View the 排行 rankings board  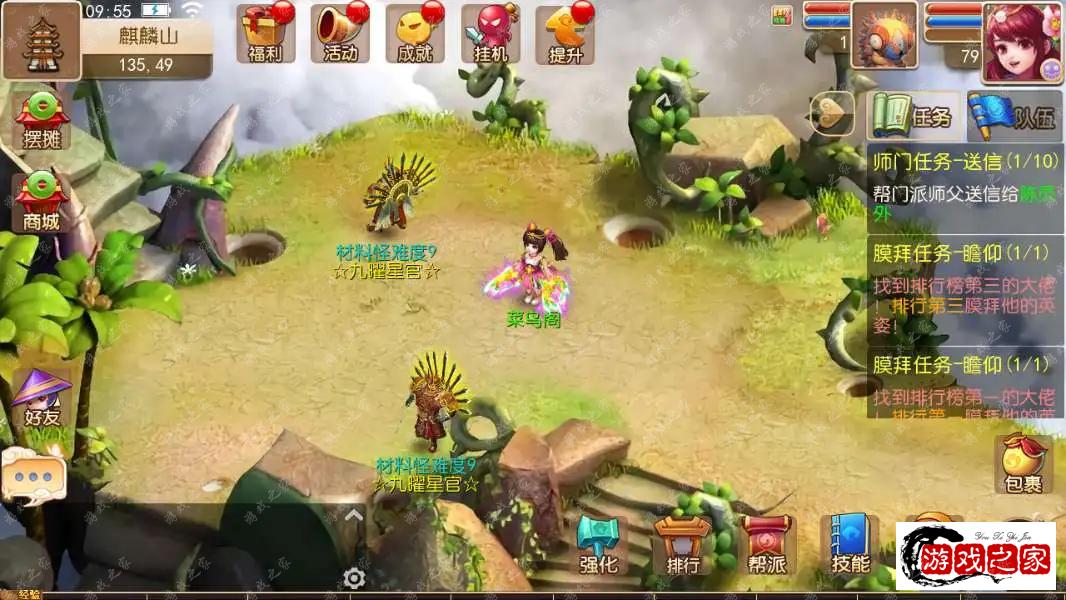tap(683, 547)
